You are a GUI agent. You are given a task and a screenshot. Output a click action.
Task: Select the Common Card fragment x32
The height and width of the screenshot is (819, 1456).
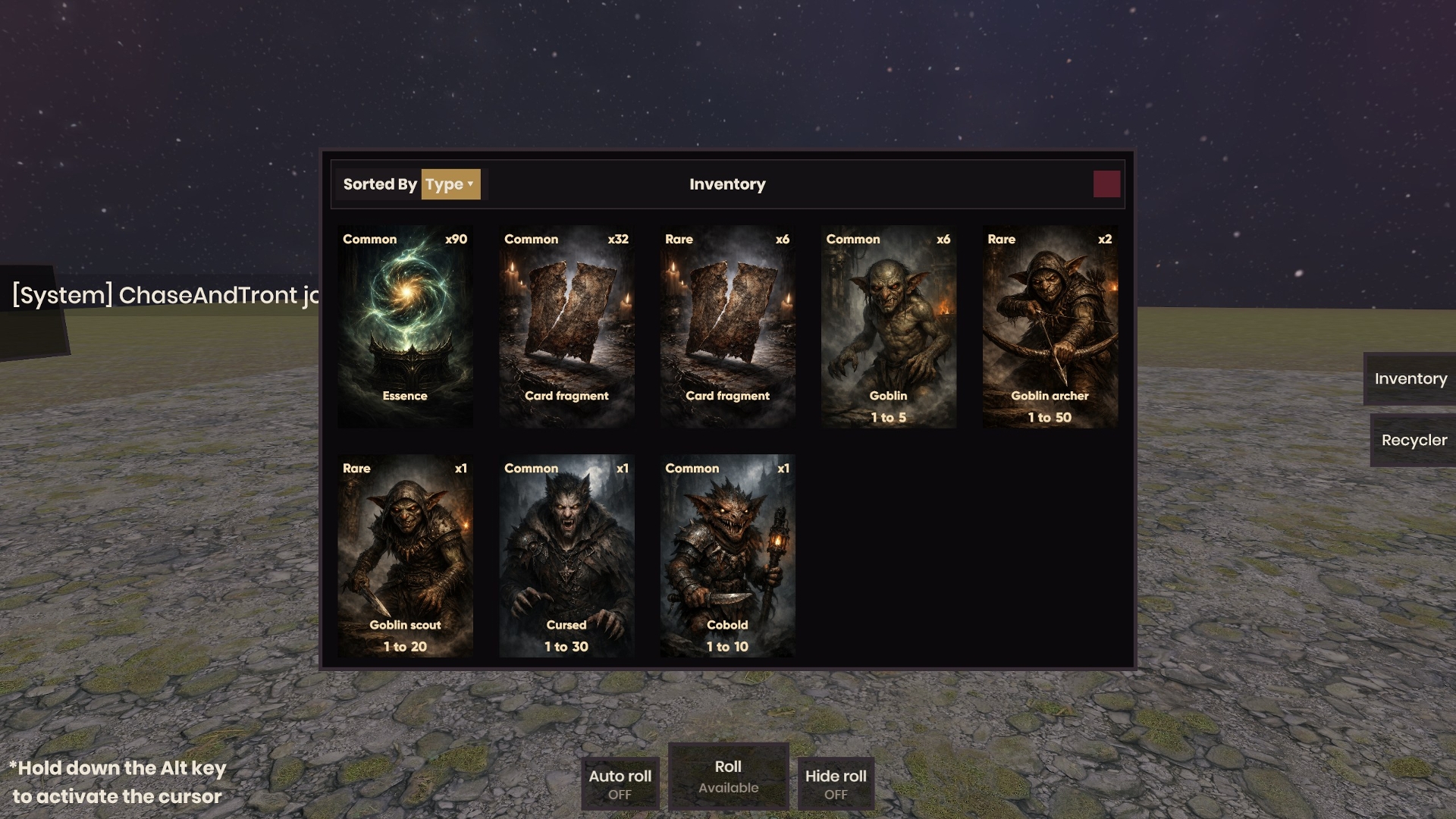point(566,326)
